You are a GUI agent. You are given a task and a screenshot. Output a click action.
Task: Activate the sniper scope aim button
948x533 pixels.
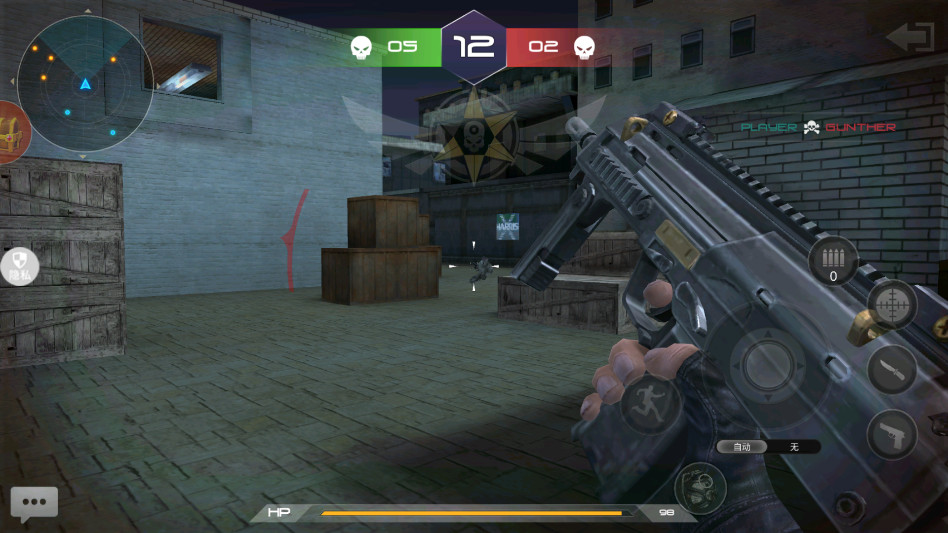pos(890,304)
